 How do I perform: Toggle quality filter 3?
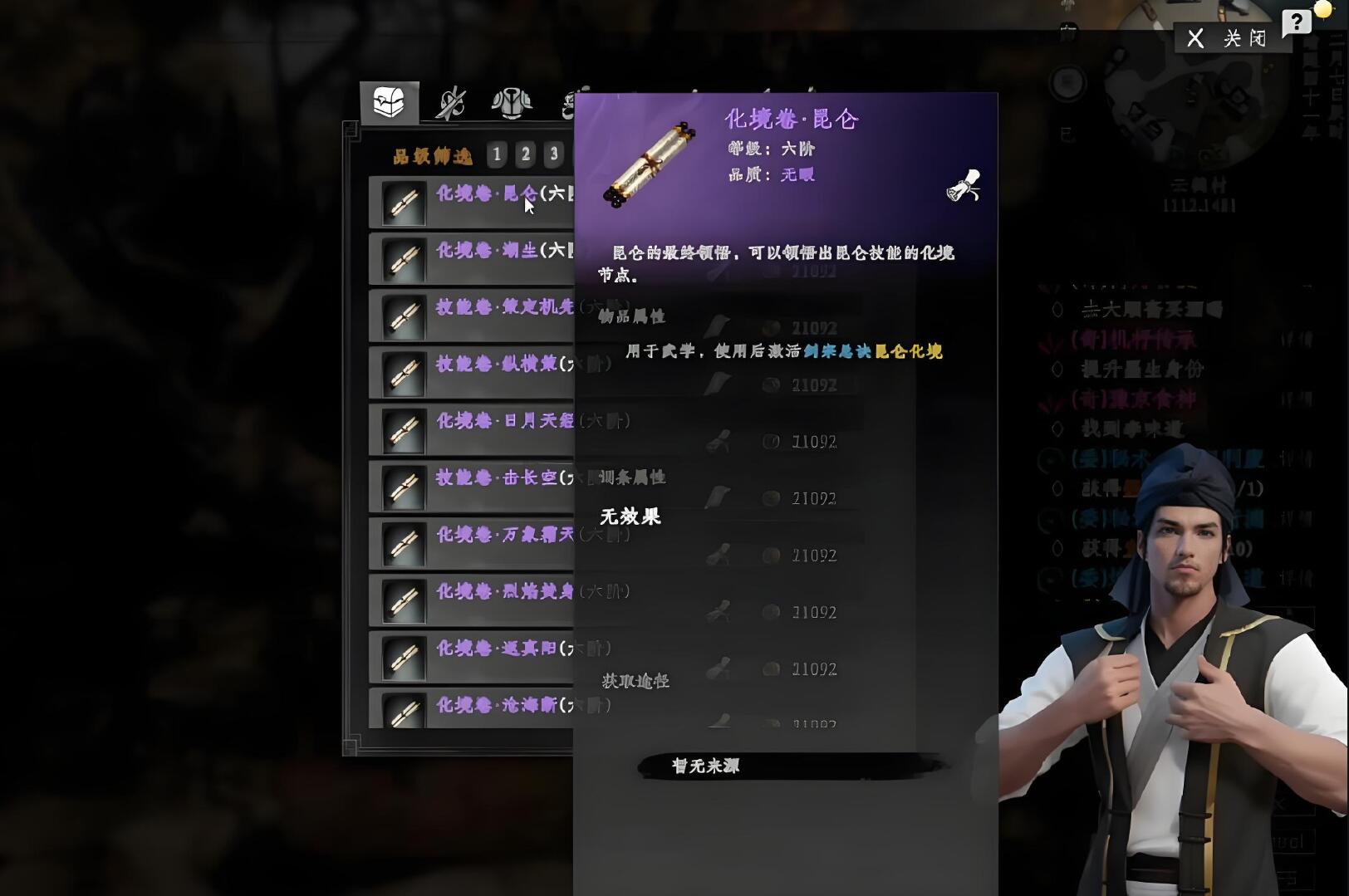(556, 154)
